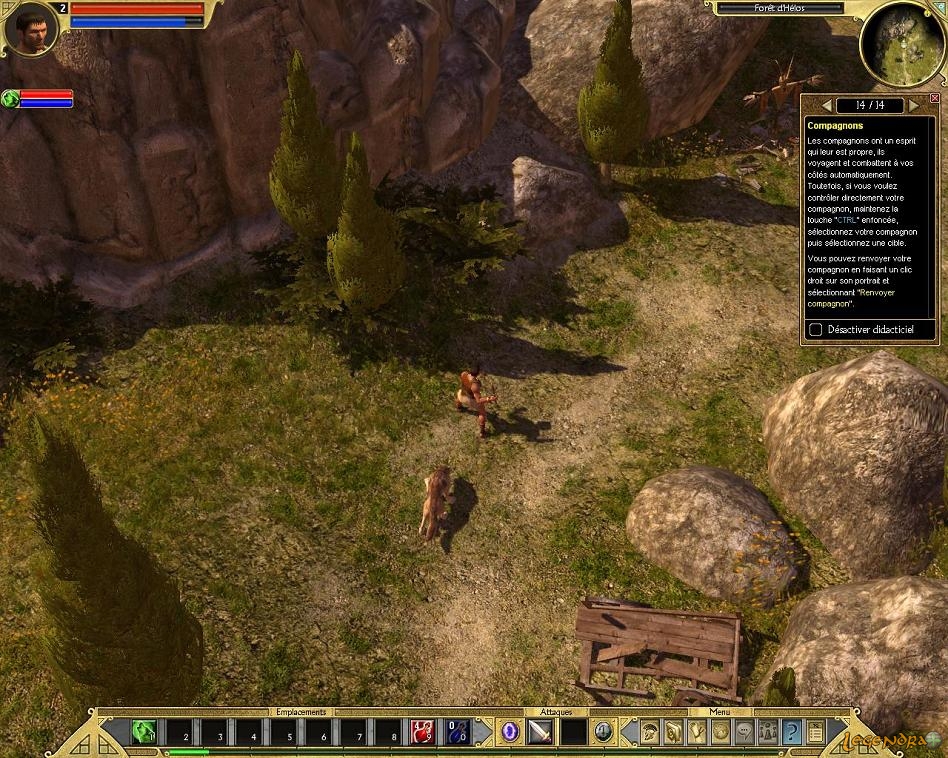The width and height of the screenshot is (948, 758).
Task: Select the sword attack slot
Action: (x=541, y=732)
